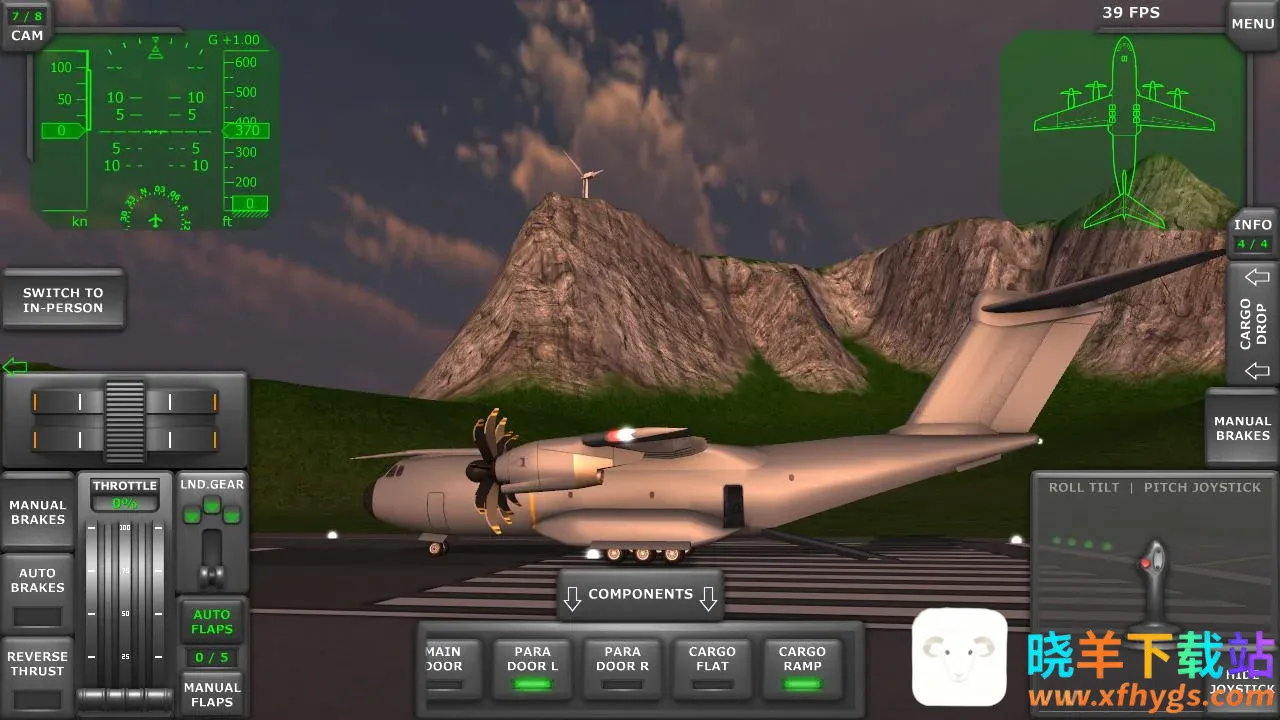The width and height of the screenshot is (1280, 720).
Task: Select Manual Flaps
Action: point(212,694)
